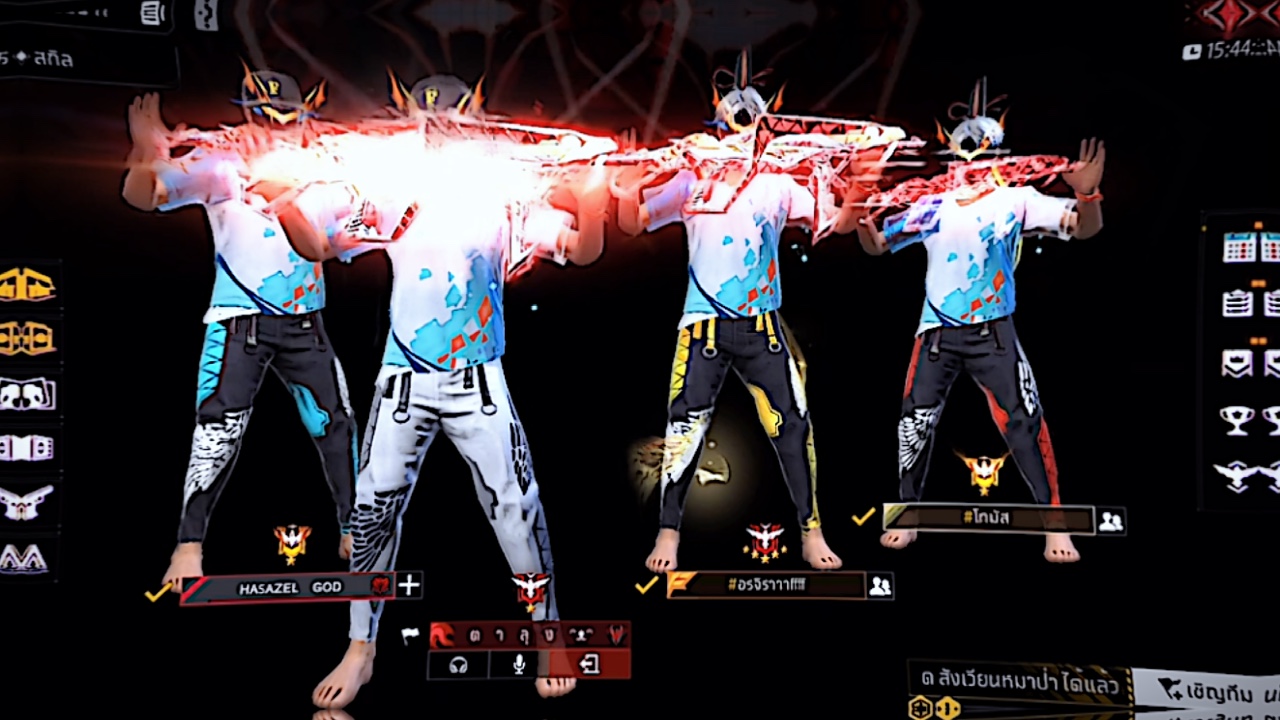Leave the team with the exit button

(x=590, y=664)
